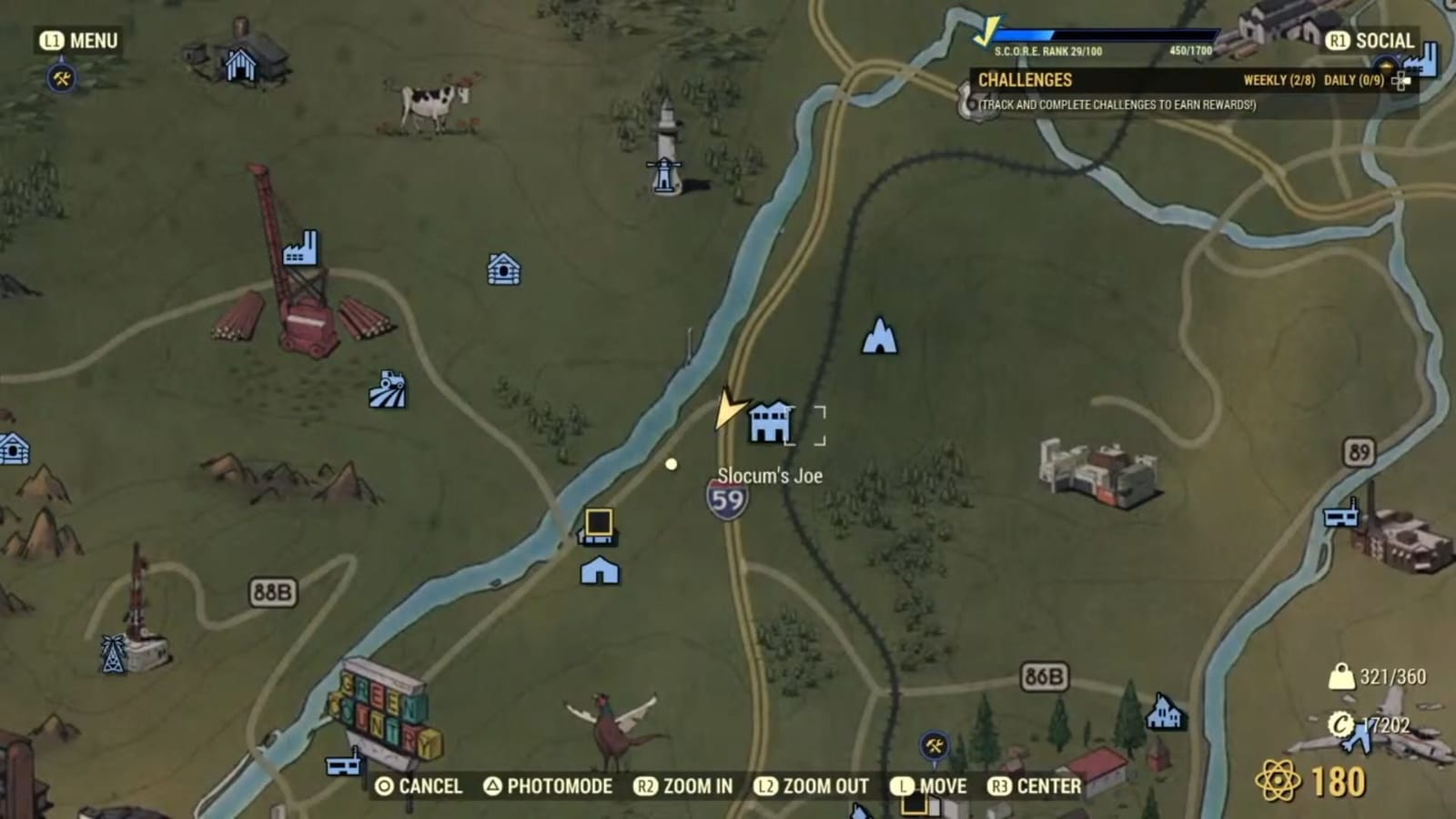Open the log cabin map marker
The height and width of the screenshot is (819, 1456).
(x=503, y=268)
